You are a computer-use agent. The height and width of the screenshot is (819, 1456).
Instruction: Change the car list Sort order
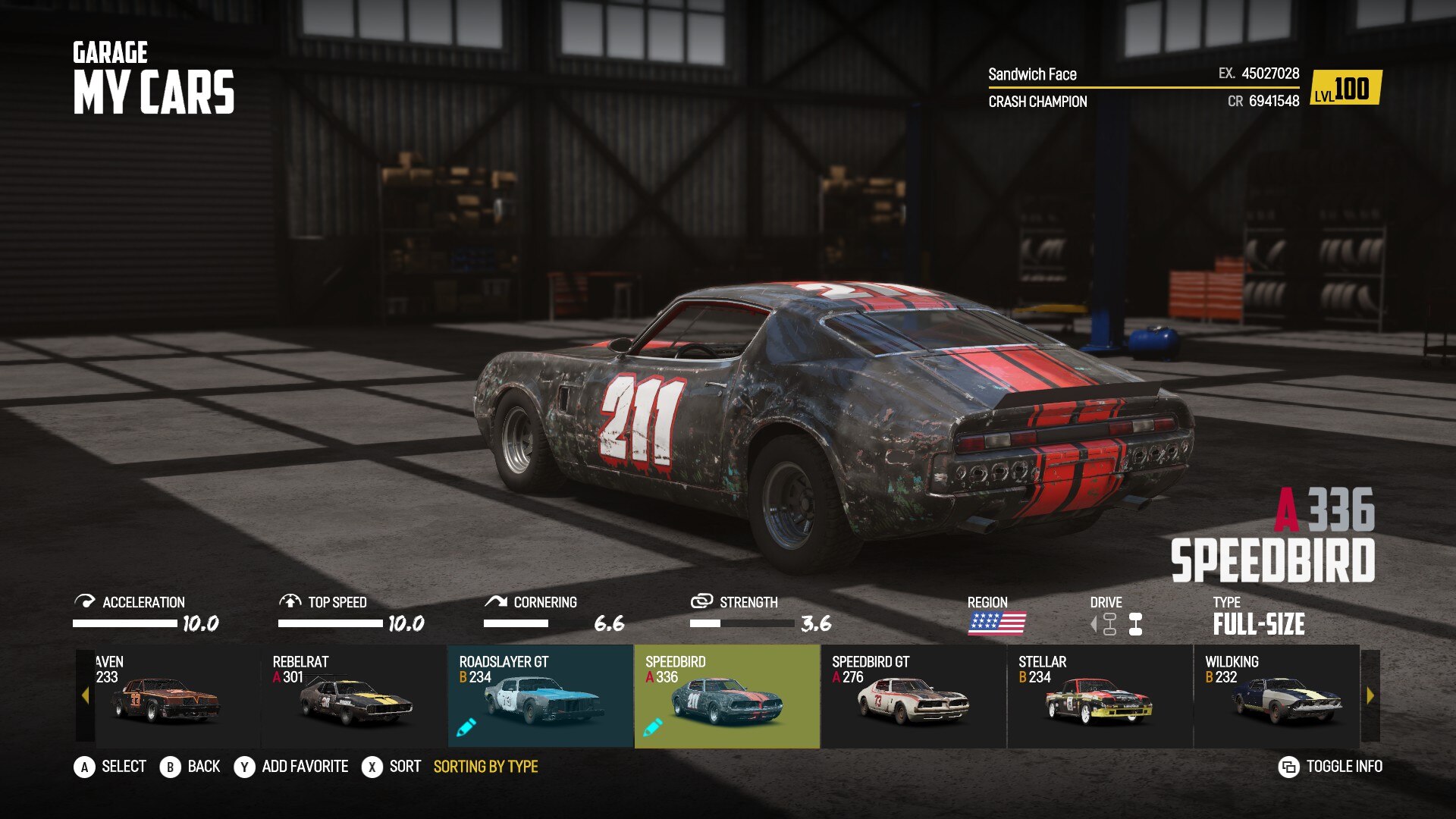coord(392,767)
